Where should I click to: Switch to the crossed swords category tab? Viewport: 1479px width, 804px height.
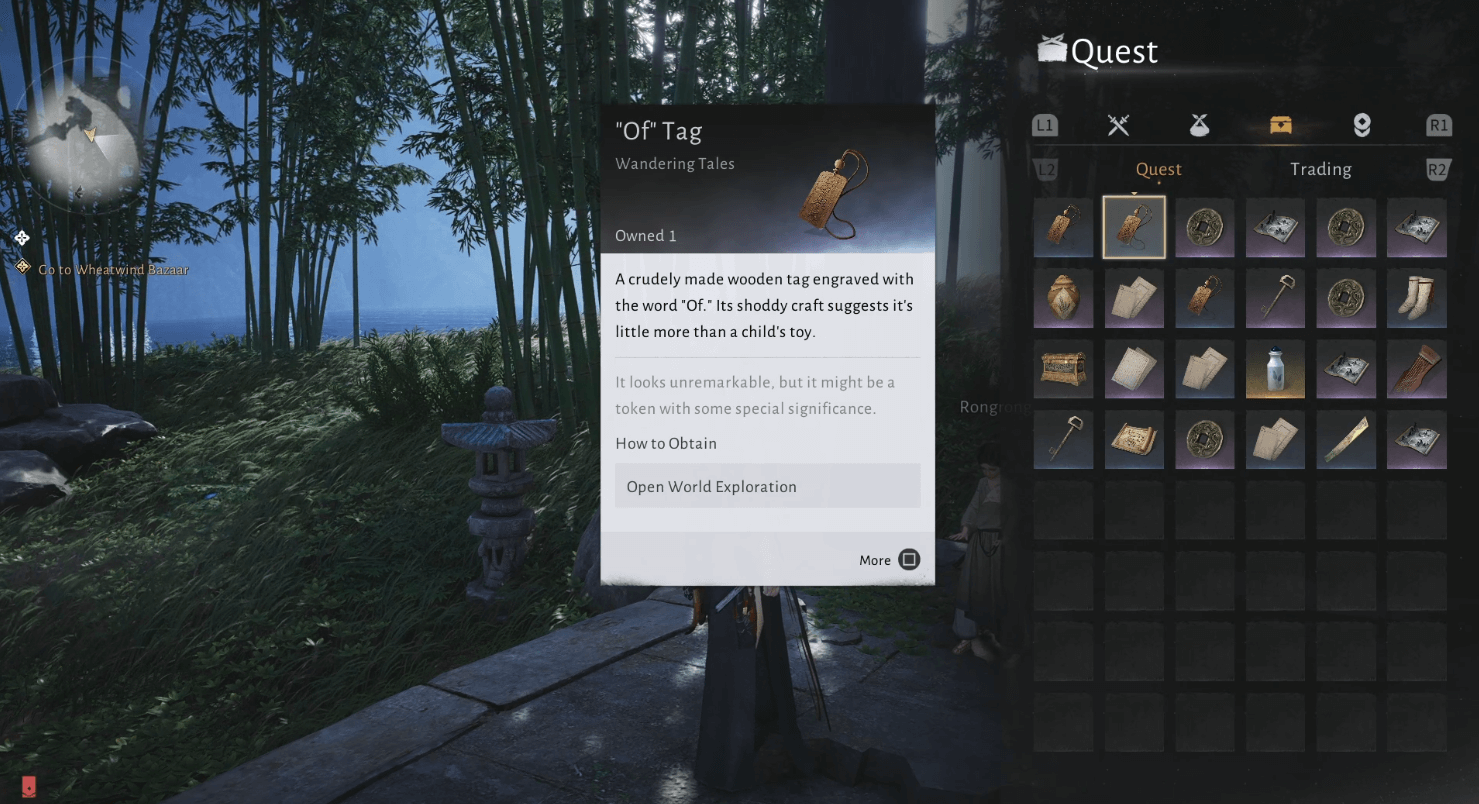(1118, 125)
